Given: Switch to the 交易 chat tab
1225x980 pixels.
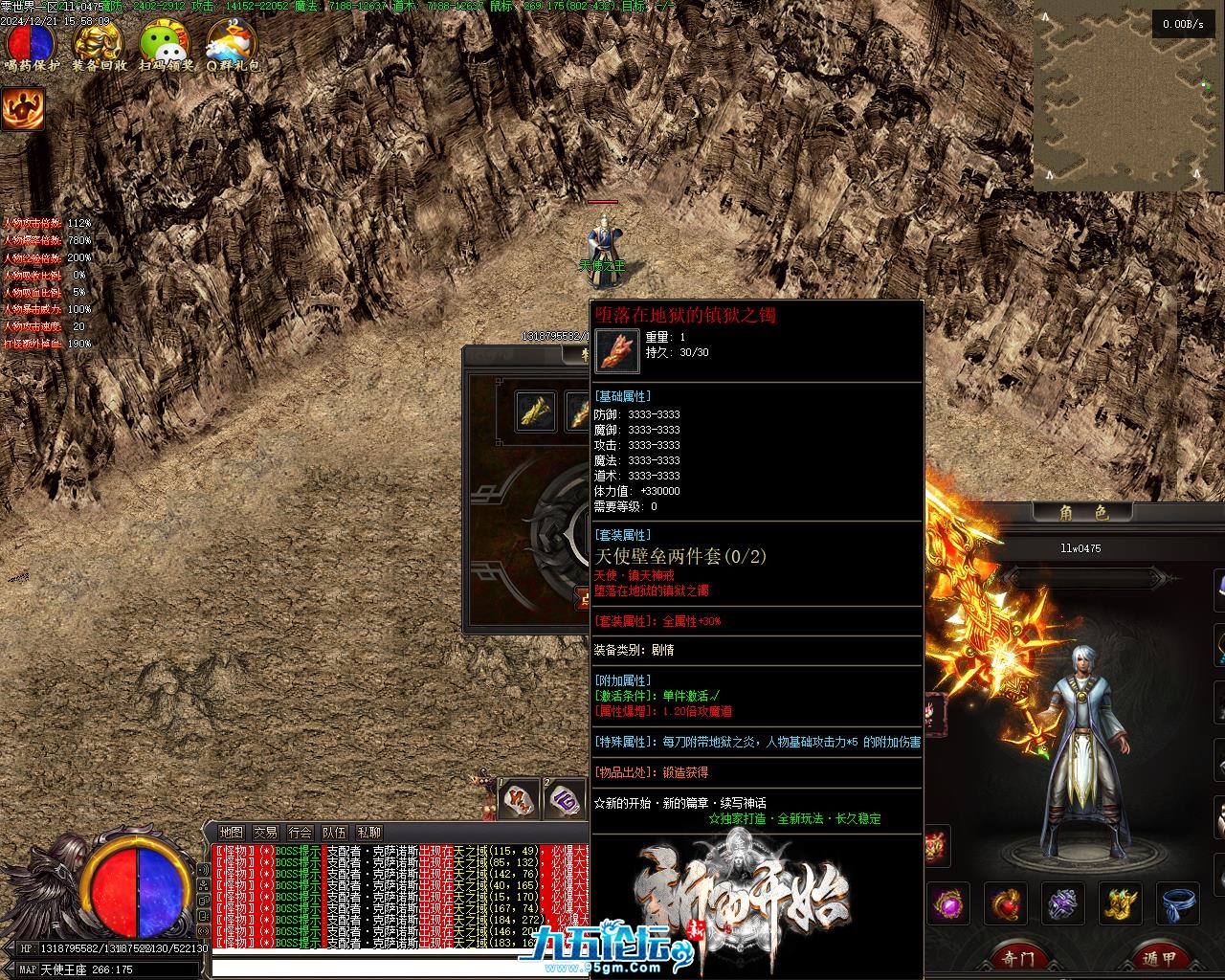Looking at the screenshot, I should tap(265, 833).
